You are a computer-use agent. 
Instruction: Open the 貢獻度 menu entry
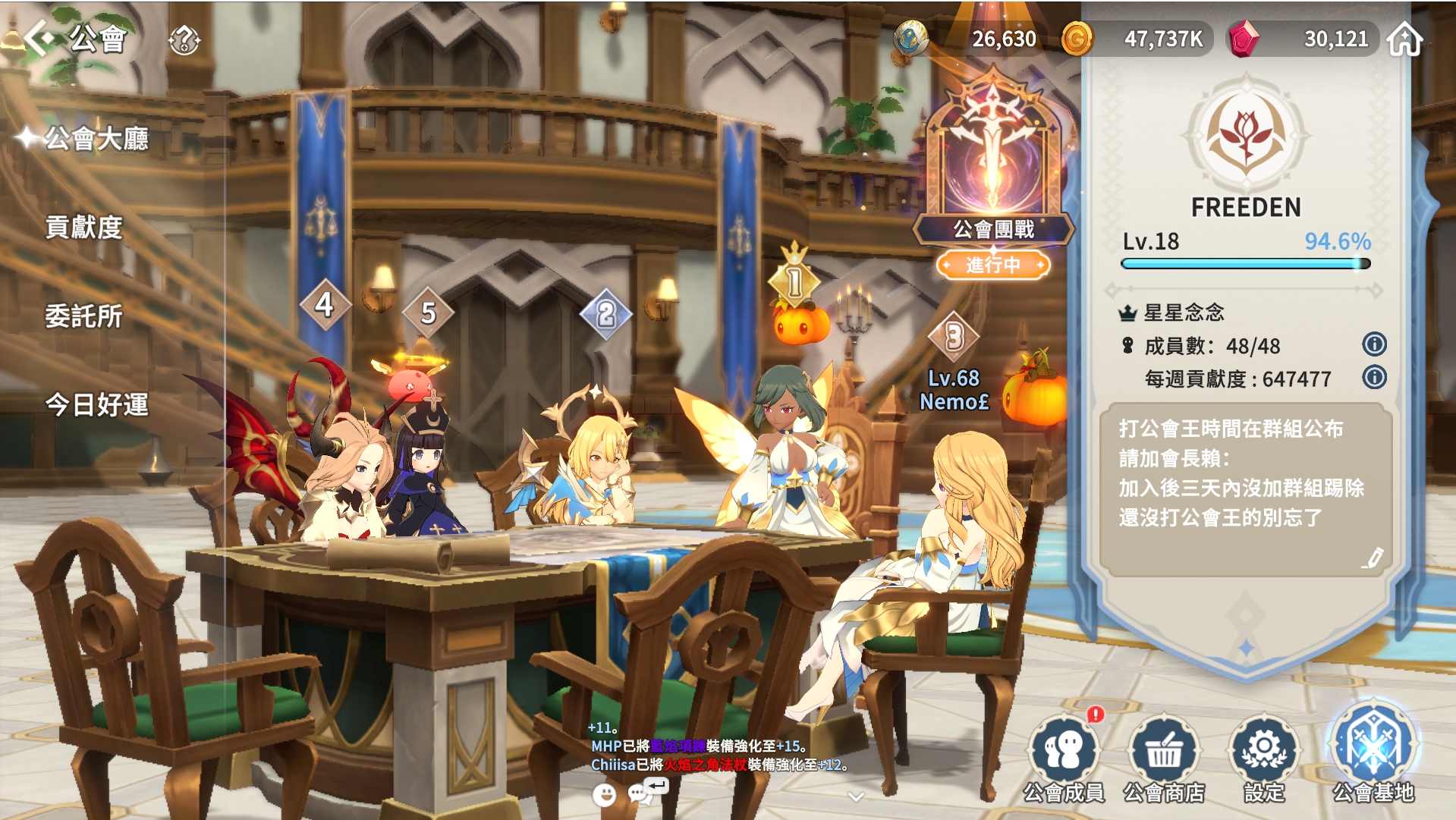pos(83,228)
